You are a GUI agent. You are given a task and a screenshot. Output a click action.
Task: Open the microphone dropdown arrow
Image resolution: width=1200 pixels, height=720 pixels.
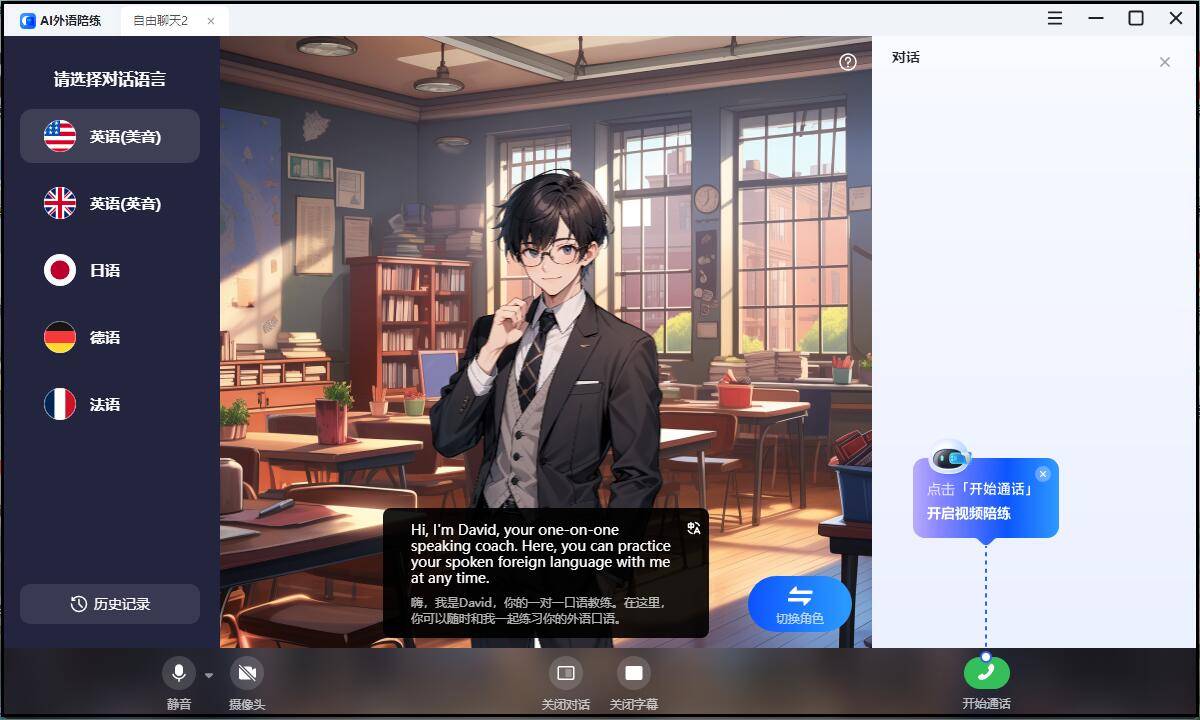209,675
